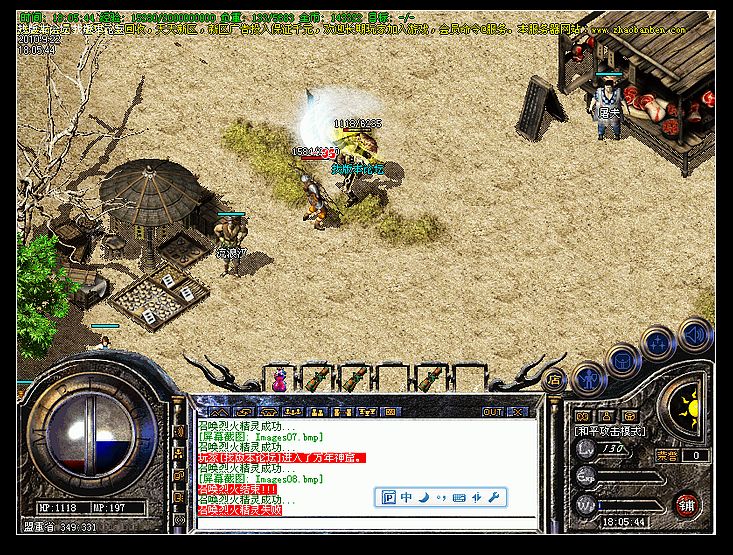The image size is (733, 555).
Task: Open the red 铺 stall button
Action: (x=687, y=505)
